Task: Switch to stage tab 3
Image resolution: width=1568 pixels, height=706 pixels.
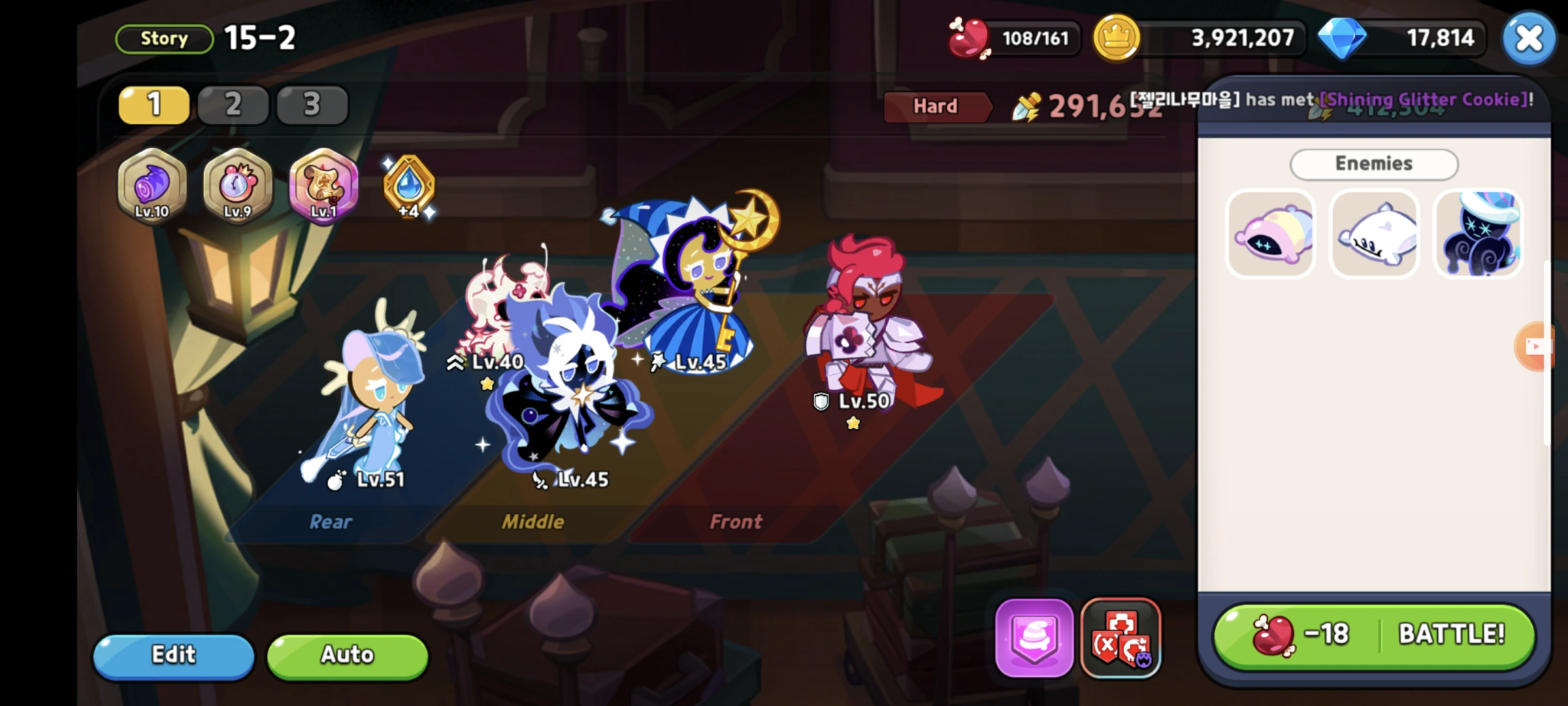Action: click(312, 105)
